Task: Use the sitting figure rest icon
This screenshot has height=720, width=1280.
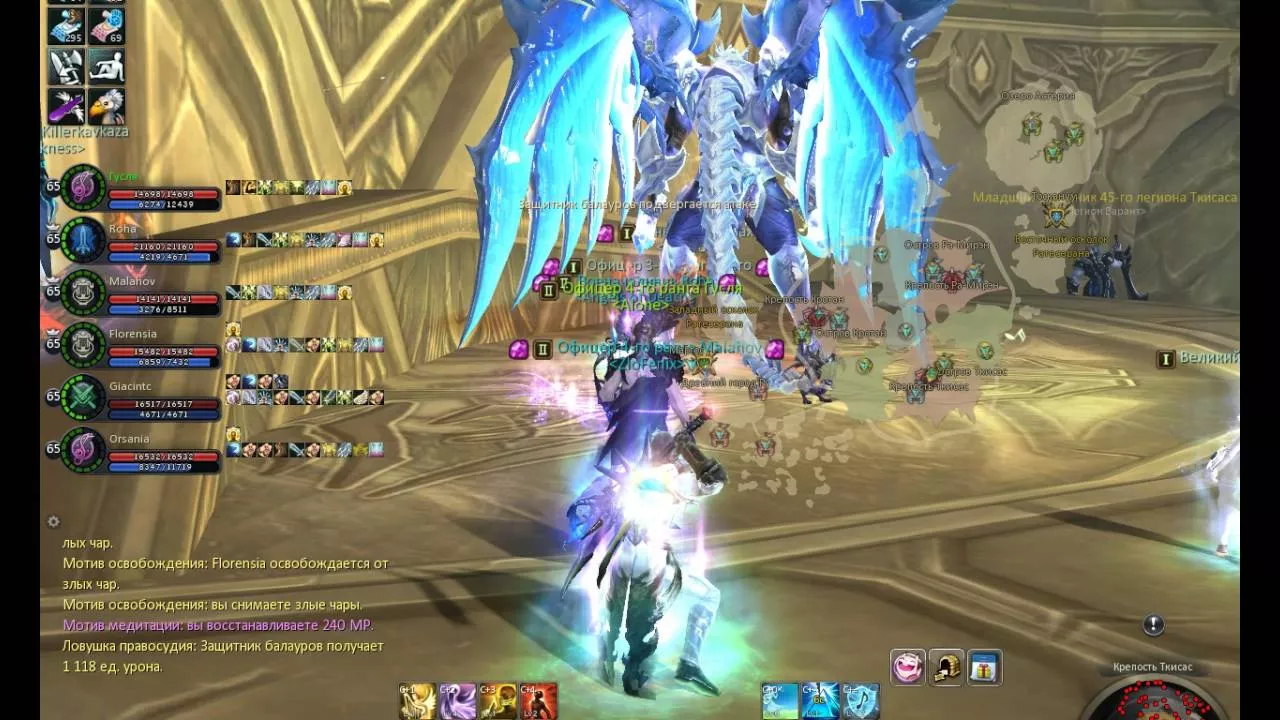Action: click(x=106, y=66)
